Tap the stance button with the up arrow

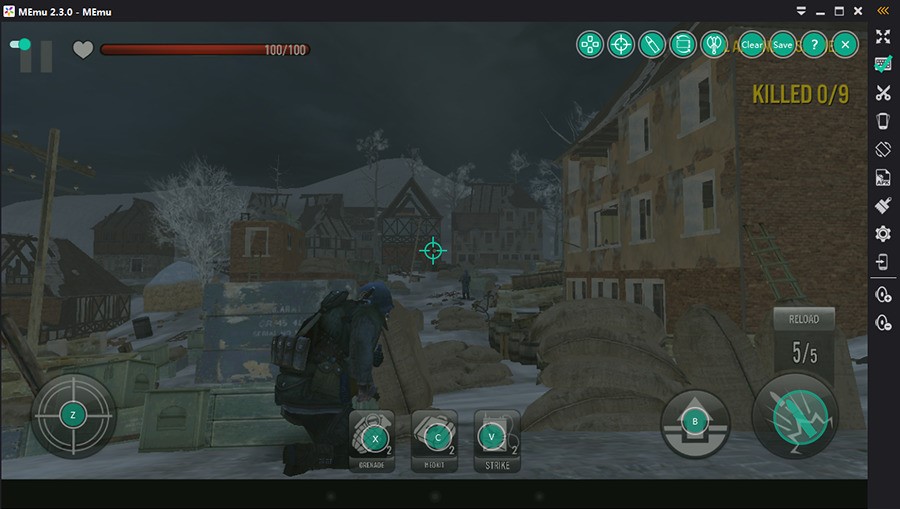696,422
